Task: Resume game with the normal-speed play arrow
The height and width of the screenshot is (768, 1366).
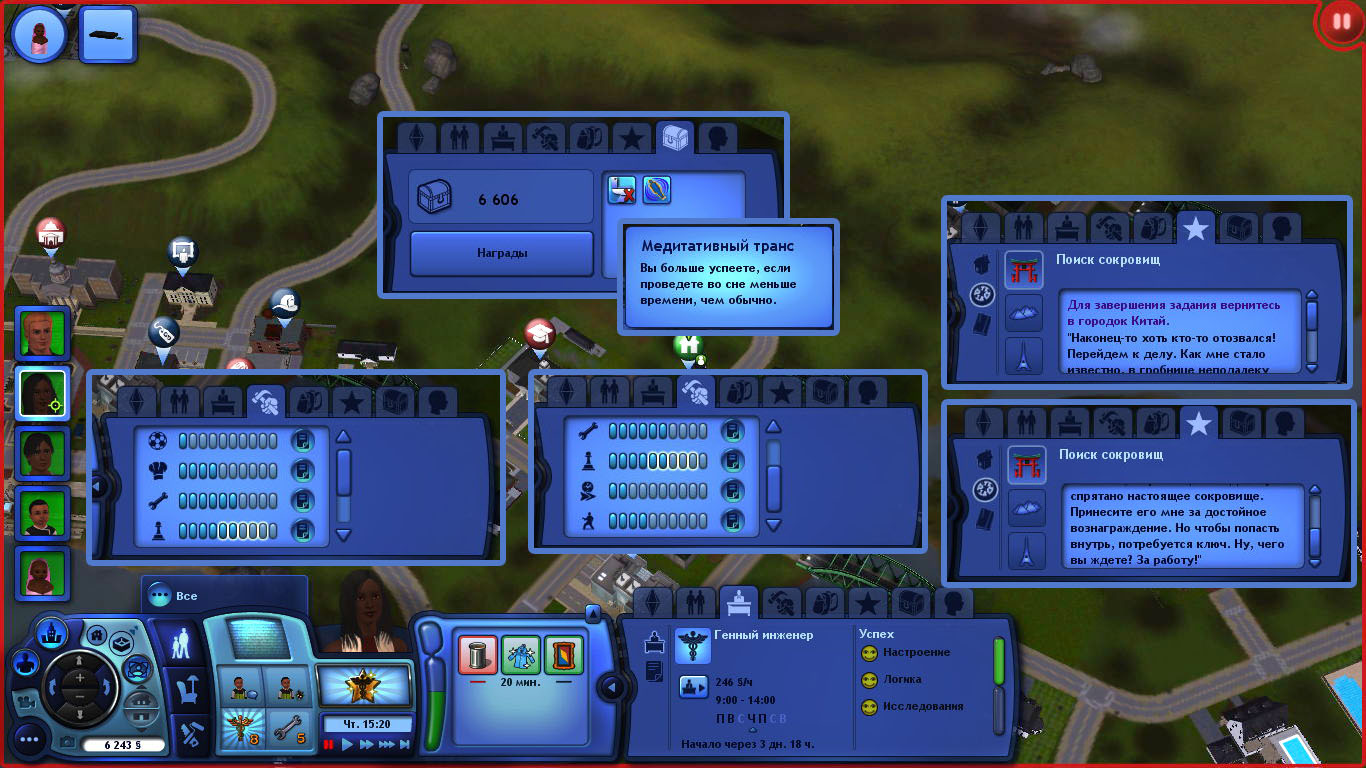Action: tap(347, 745)
